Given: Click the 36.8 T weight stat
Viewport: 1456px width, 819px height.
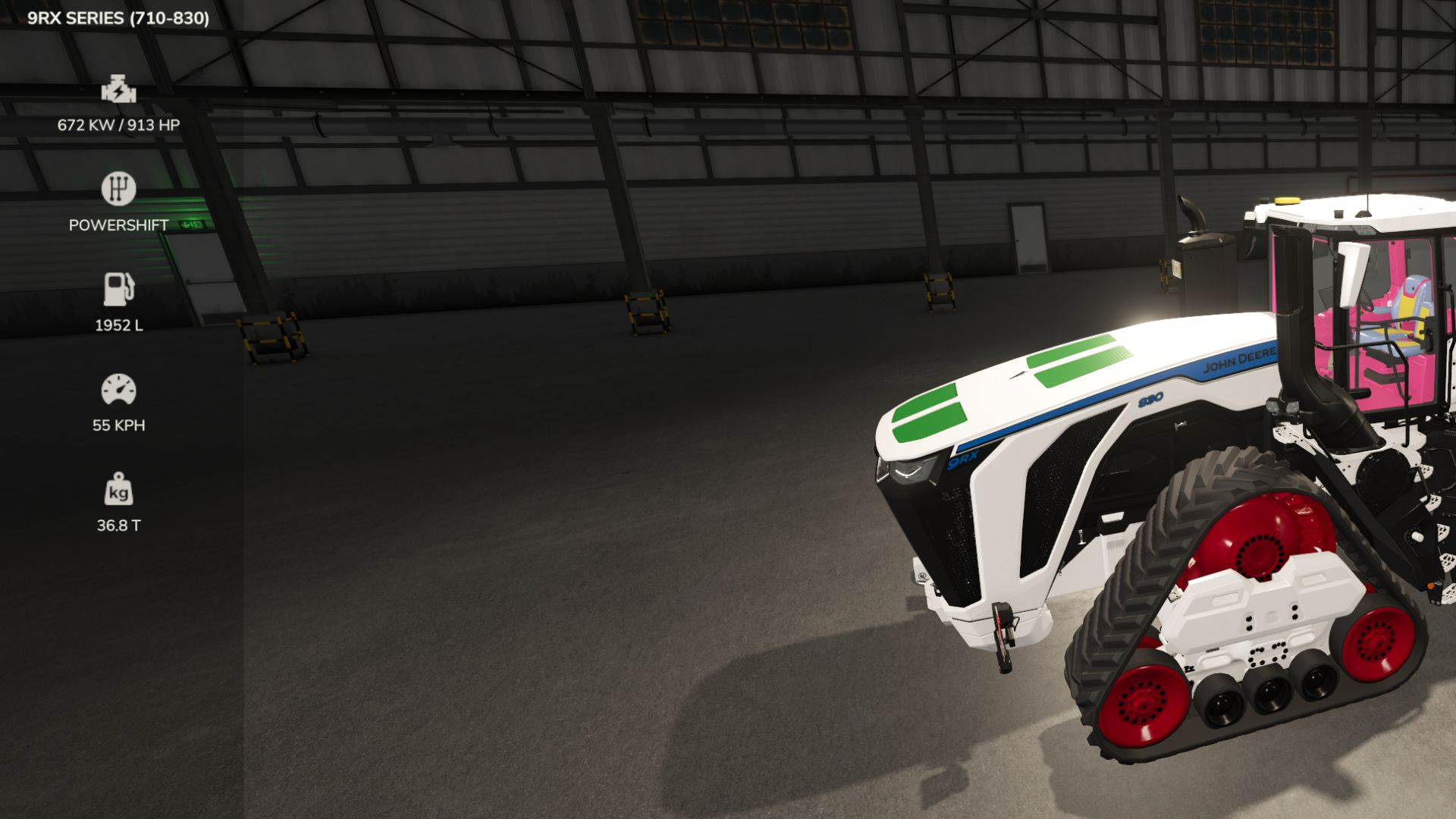Looking at the screenshot, I should [x=119, y=522].
